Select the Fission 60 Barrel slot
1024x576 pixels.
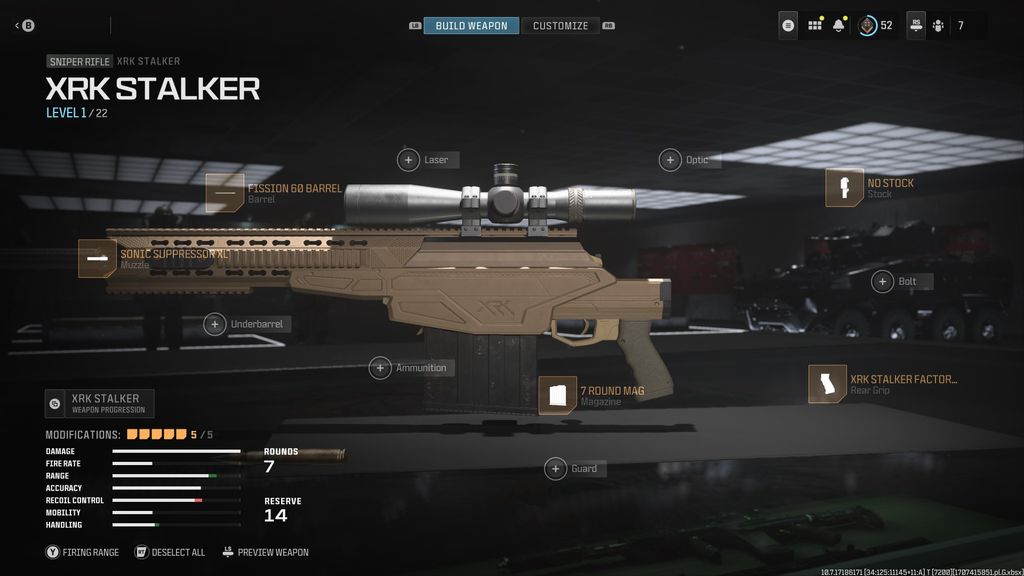[x=225, y=193]
